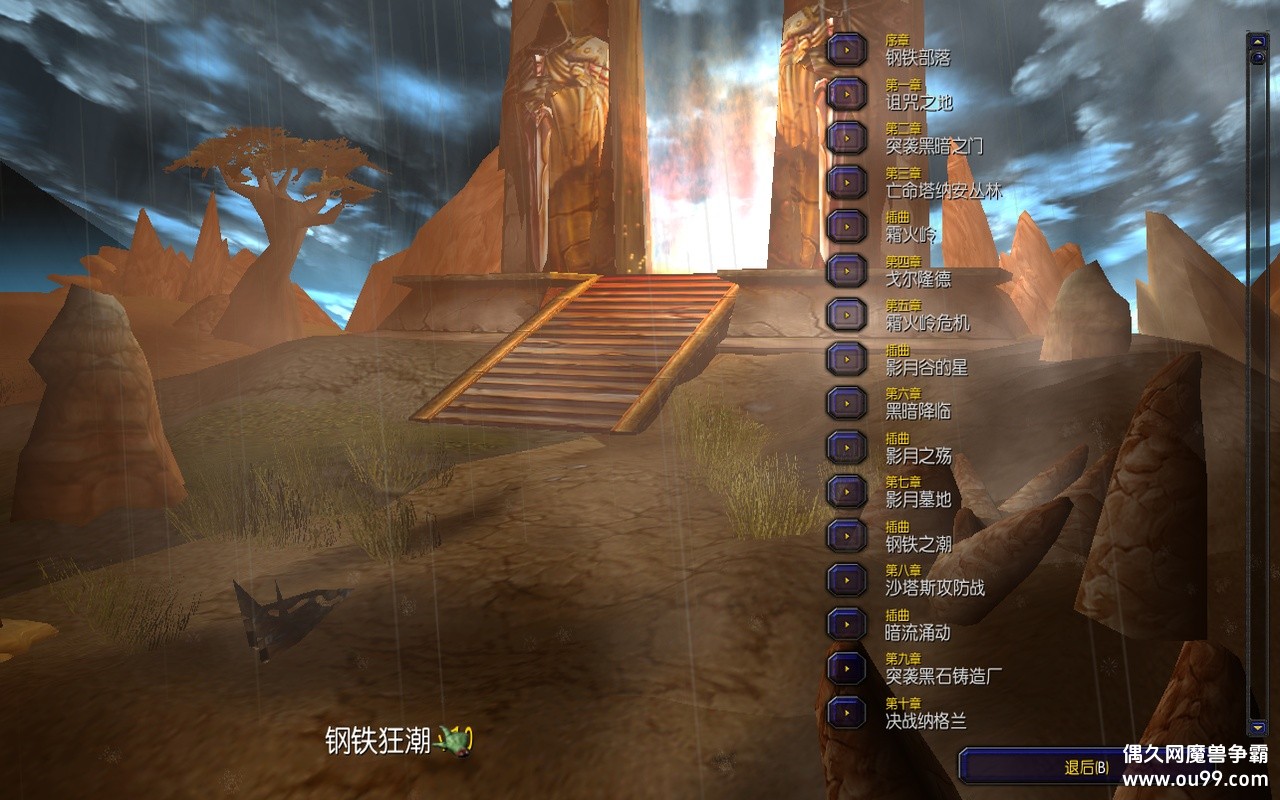Launch chapter four 戈尔隆德
Viewport: 1280px width, 800px height.
click(x=847, y=270)
